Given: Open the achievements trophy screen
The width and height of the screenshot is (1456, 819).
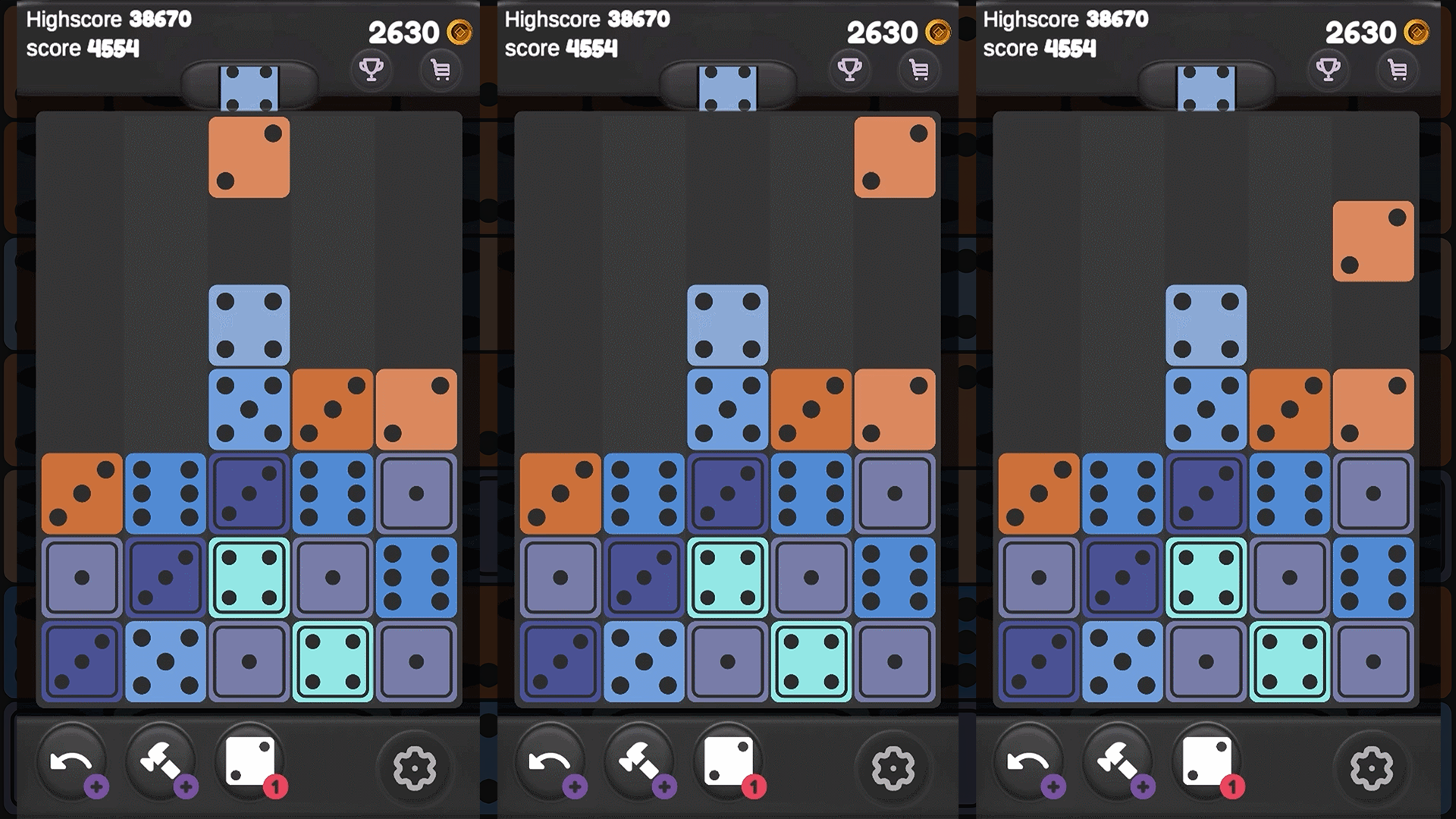Looking at the screenshot, I should [x=372, y=71].
